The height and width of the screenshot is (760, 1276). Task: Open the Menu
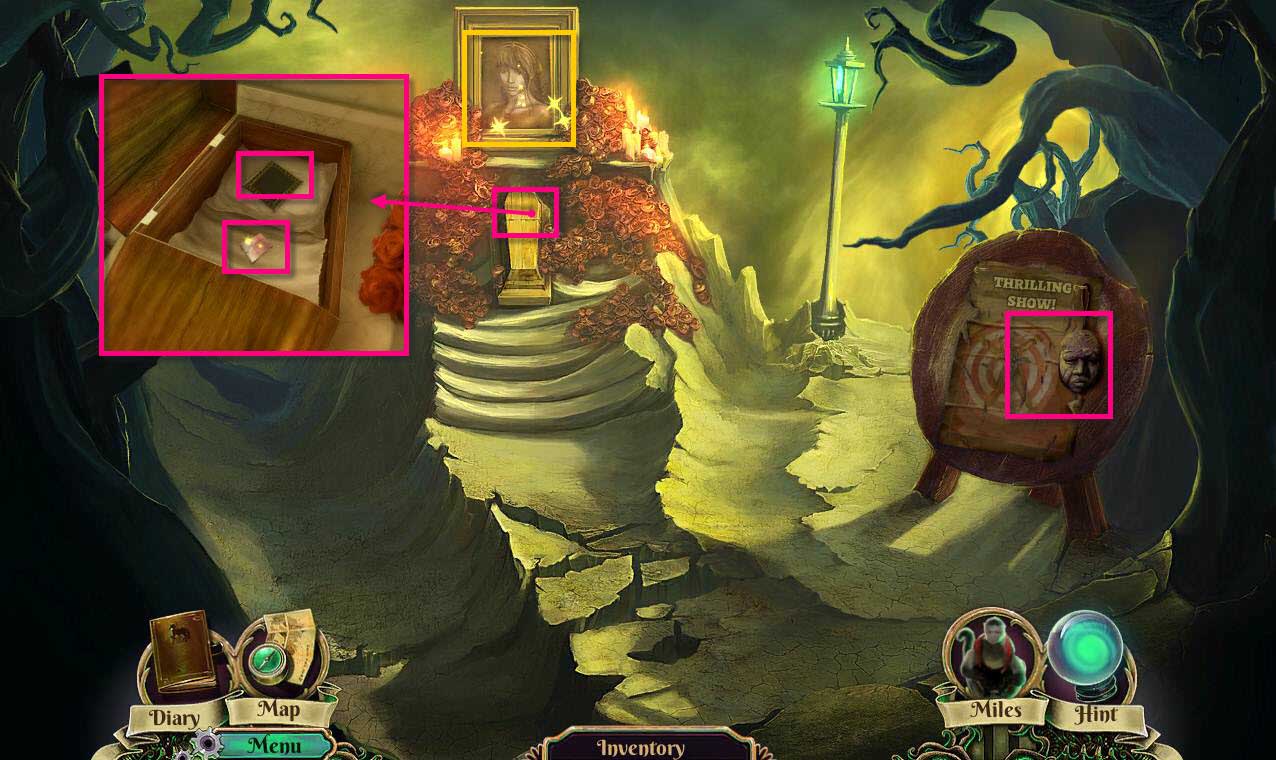[x=273, y=745]
